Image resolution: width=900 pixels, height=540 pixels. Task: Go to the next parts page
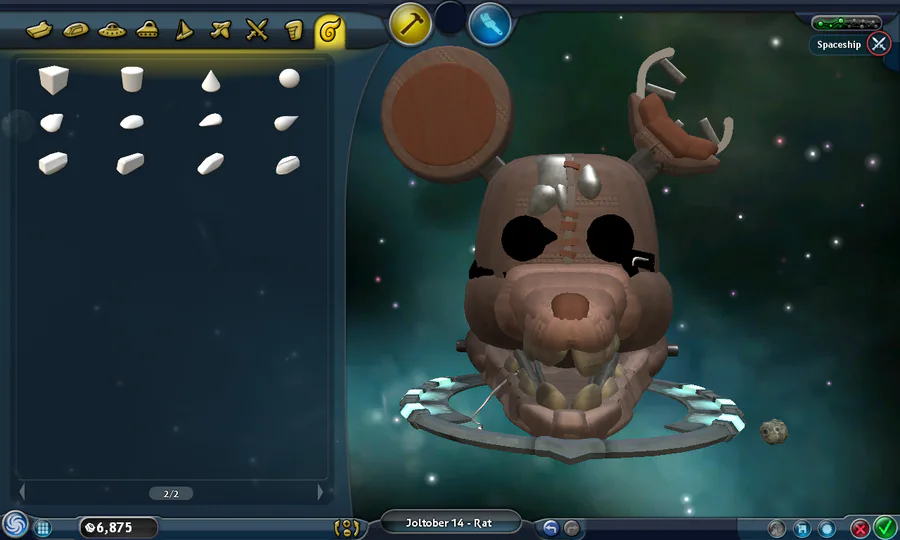click(x=320, y=492)
